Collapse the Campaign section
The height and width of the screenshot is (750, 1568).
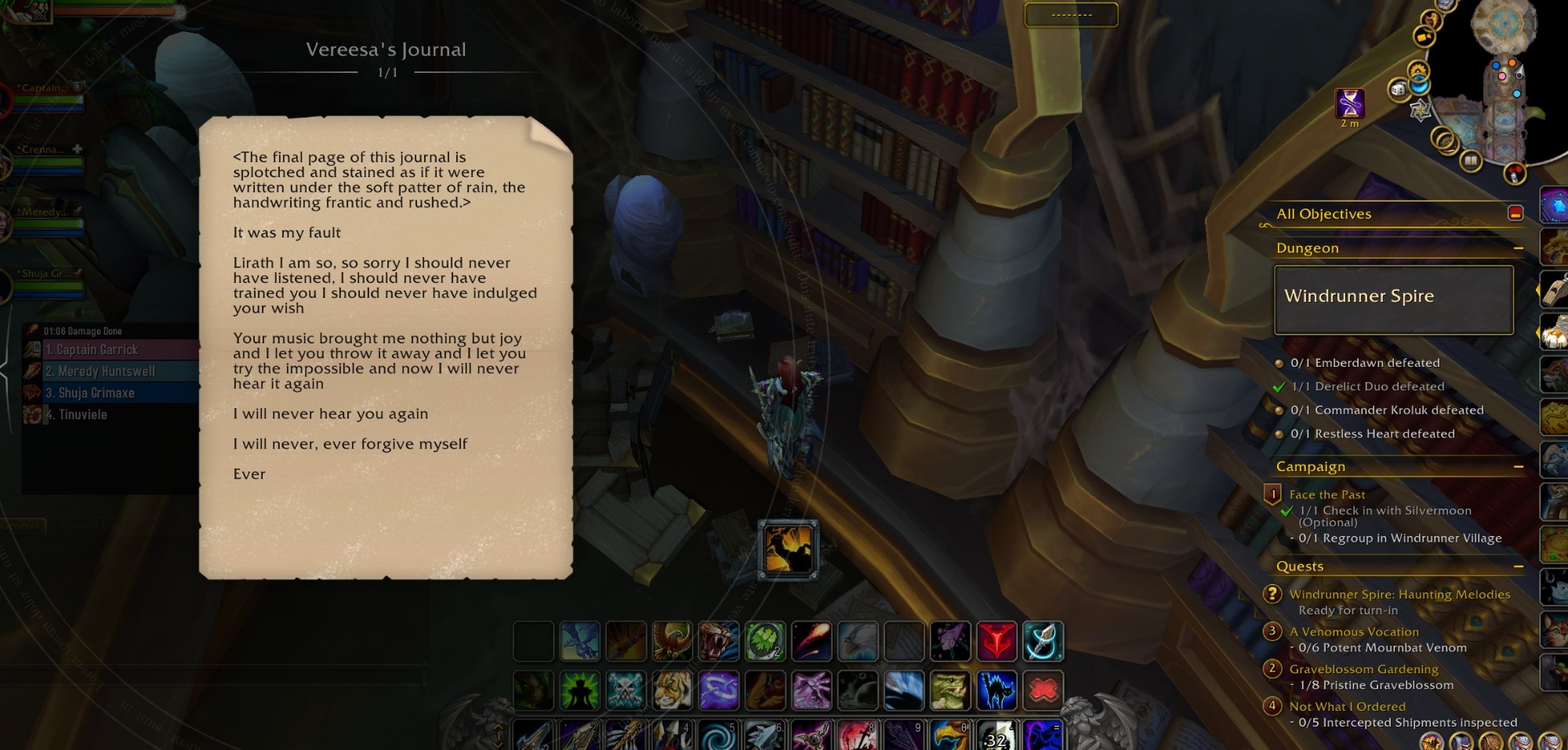pyautogui.click(x=1518, y=467)
